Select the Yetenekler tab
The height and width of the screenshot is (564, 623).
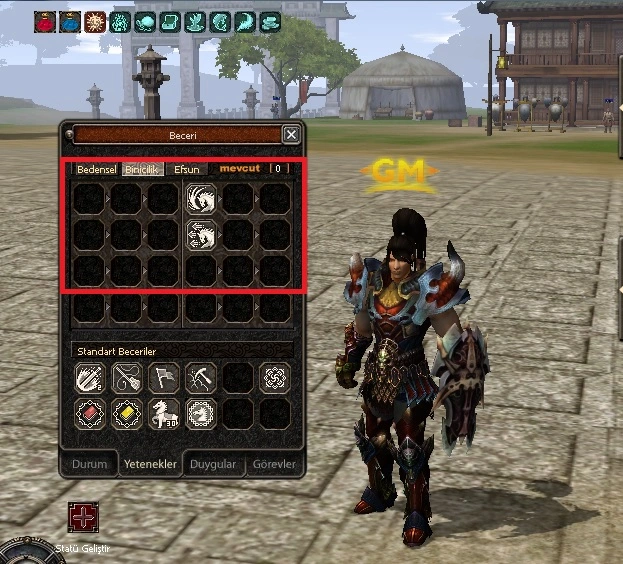pos(150,464)
